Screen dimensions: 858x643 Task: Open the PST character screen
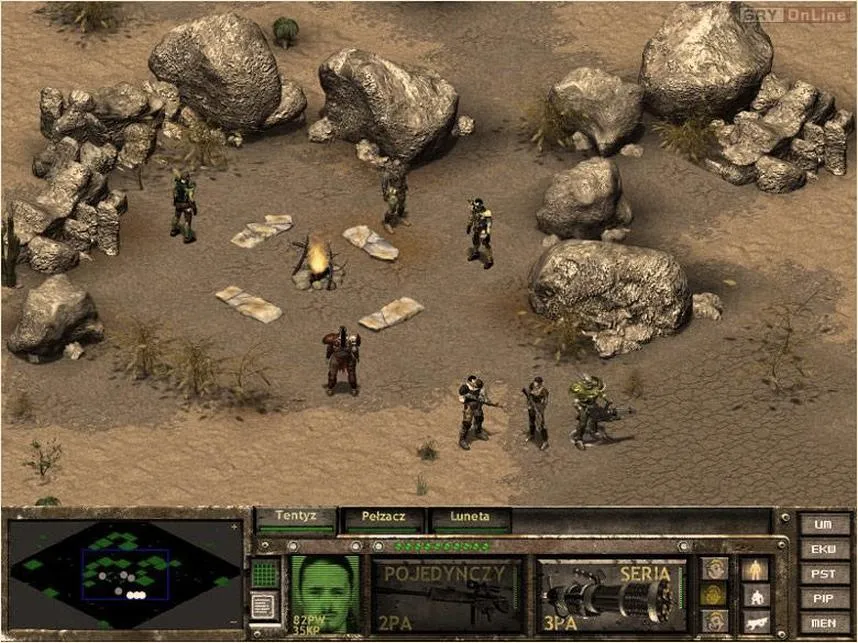tap(824, 574)
